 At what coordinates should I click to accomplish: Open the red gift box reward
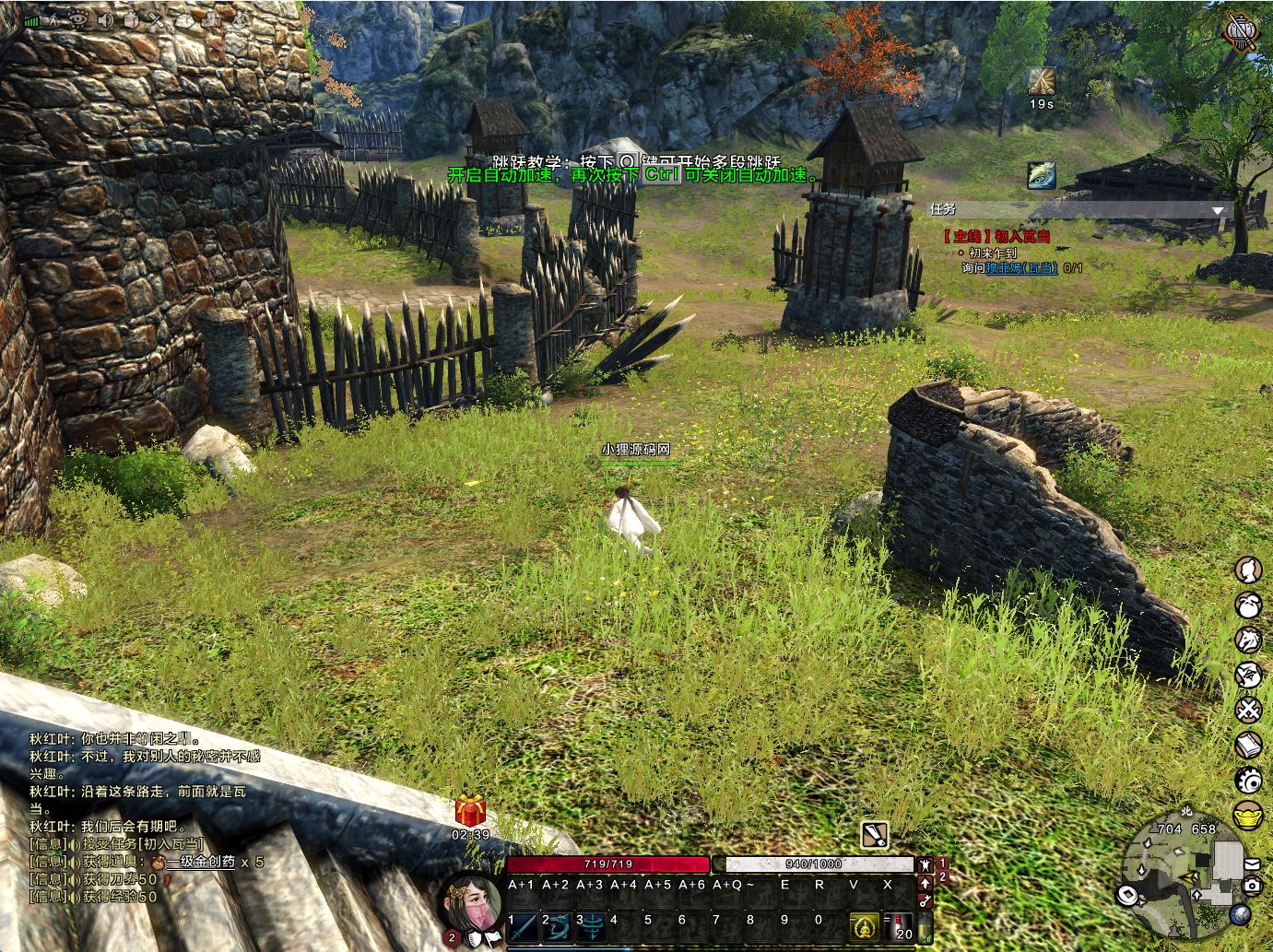[470, 812]
